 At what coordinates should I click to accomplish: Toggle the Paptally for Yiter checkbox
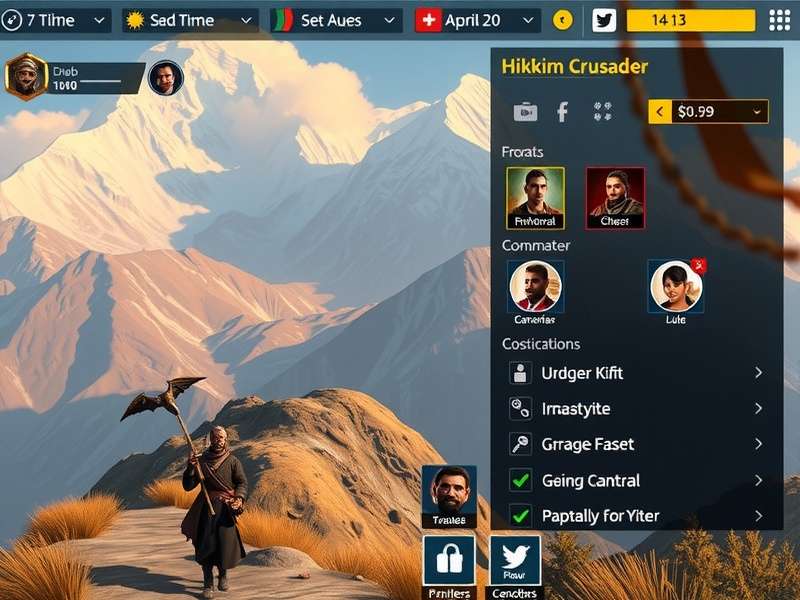(520, 516)
